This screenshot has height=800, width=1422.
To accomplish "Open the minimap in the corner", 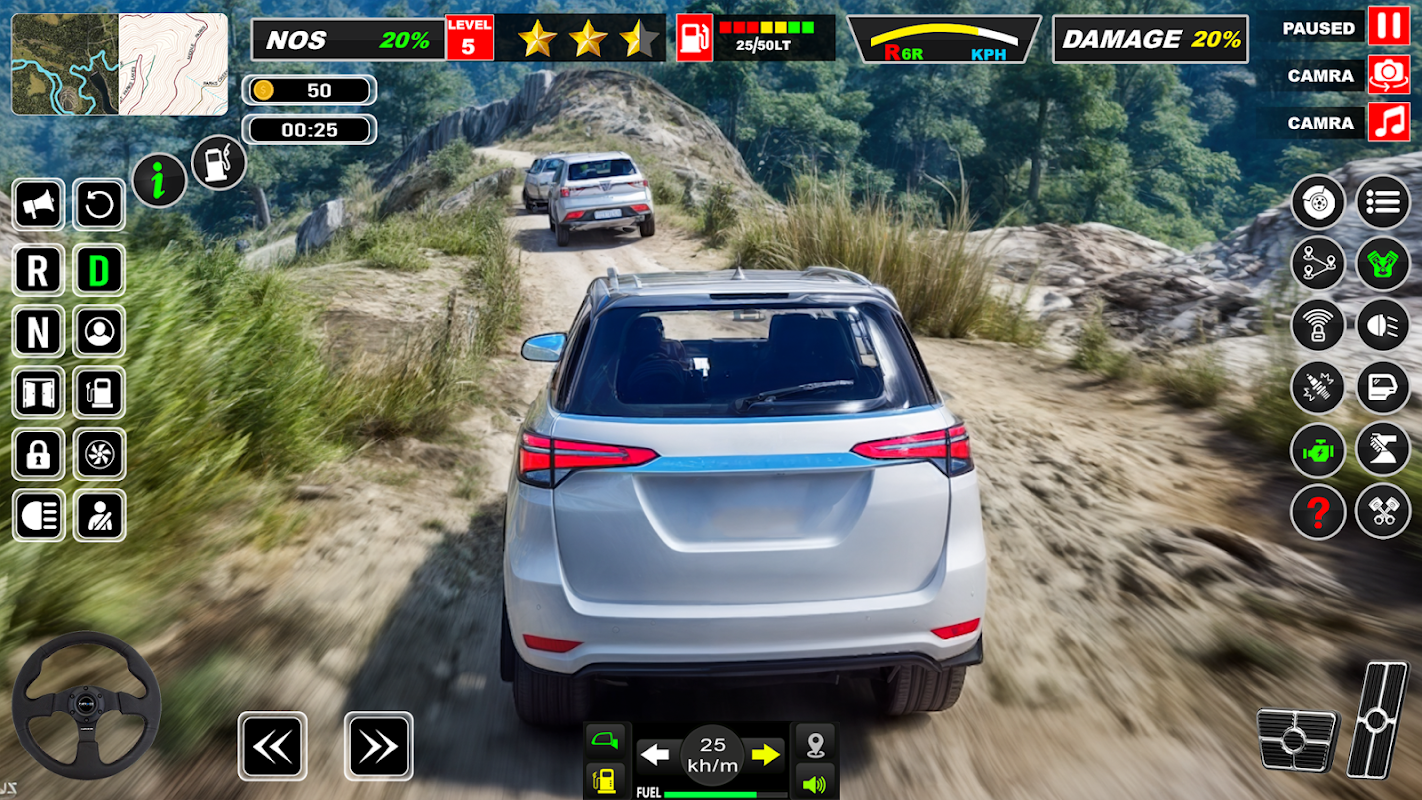I will [119, 64].
